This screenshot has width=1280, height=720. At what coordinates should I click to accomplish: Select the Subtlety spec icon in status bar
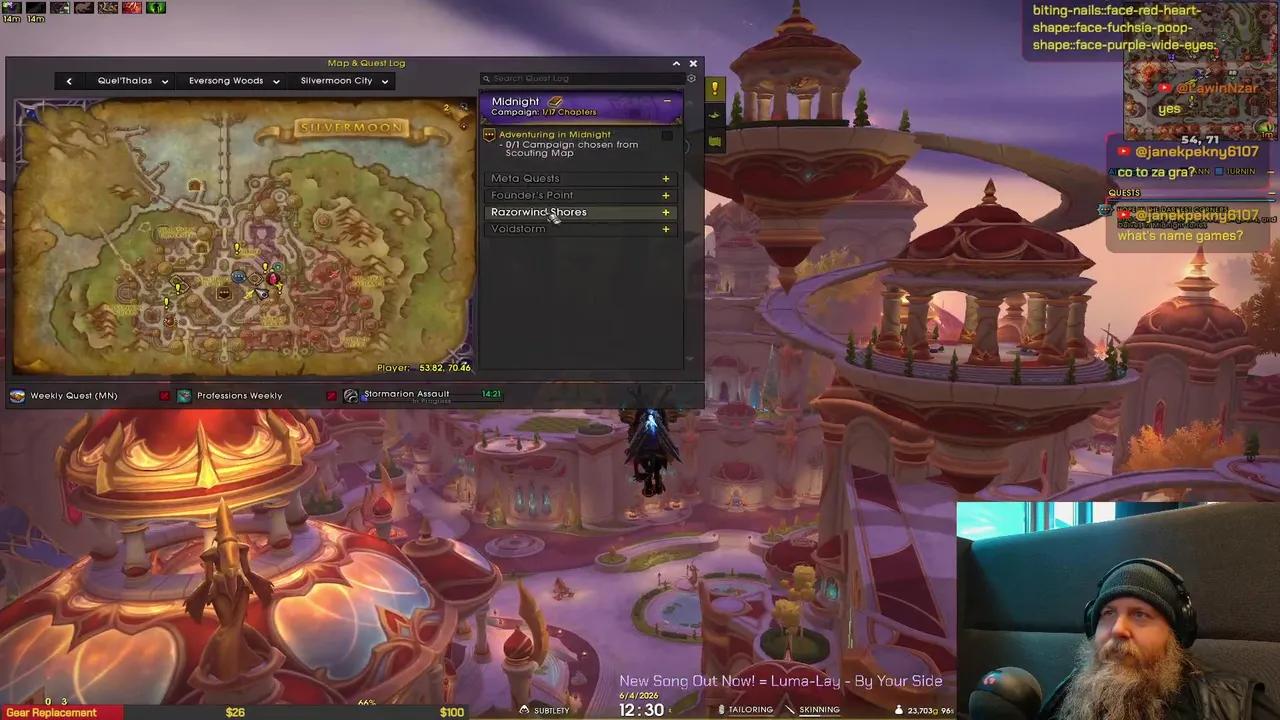pyautogui.click(x=524, y=710)
